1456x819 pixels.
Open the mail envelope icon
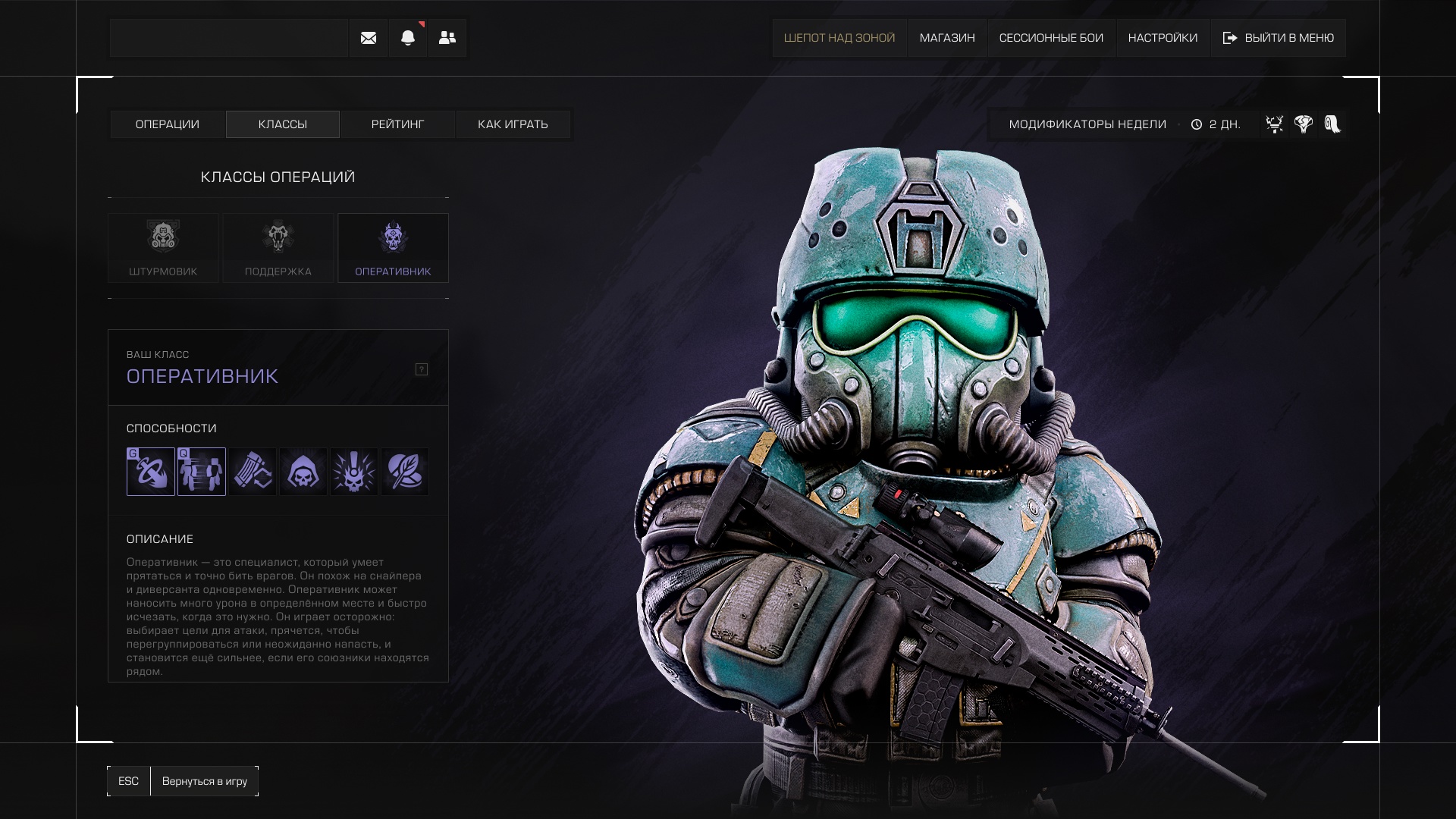click(369, 38)
